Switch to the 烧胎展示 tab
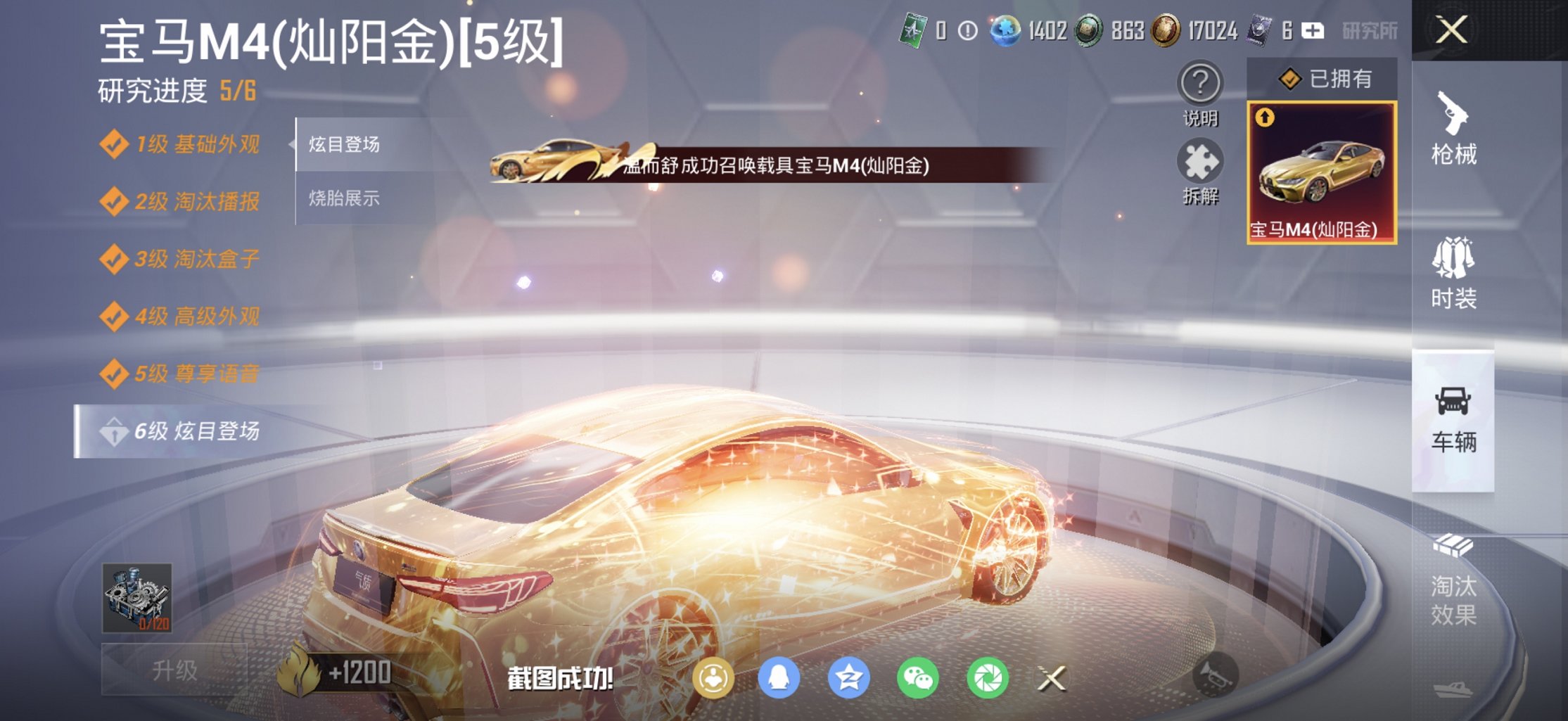Image resolution: width=1568 pixels, height=721 pixels. click(343, 198)
